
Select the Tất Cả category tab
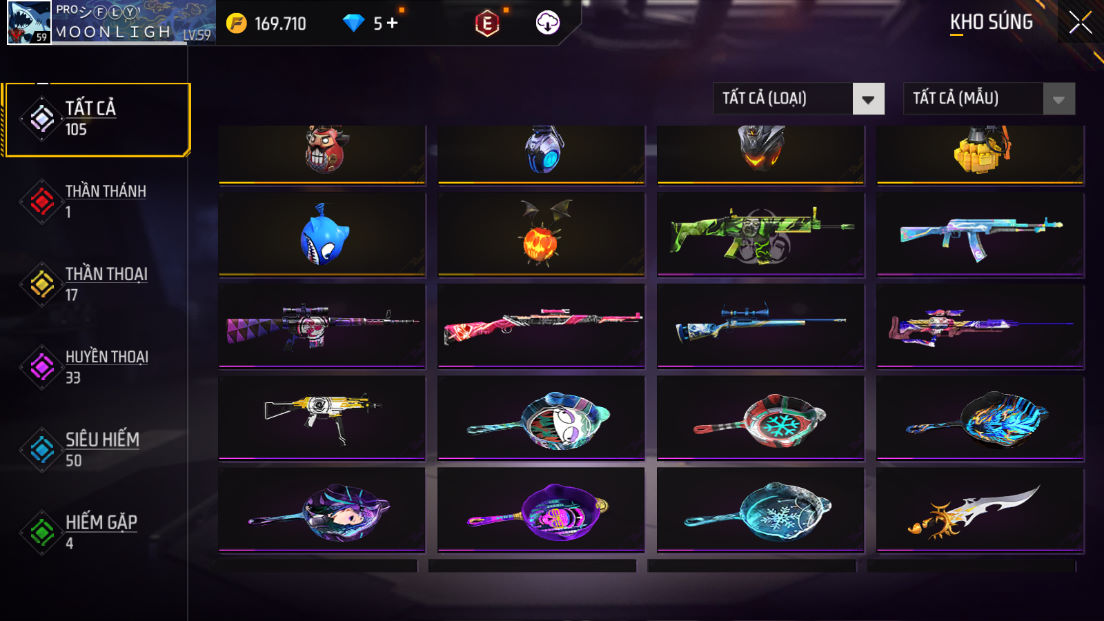tap(97, 119)
